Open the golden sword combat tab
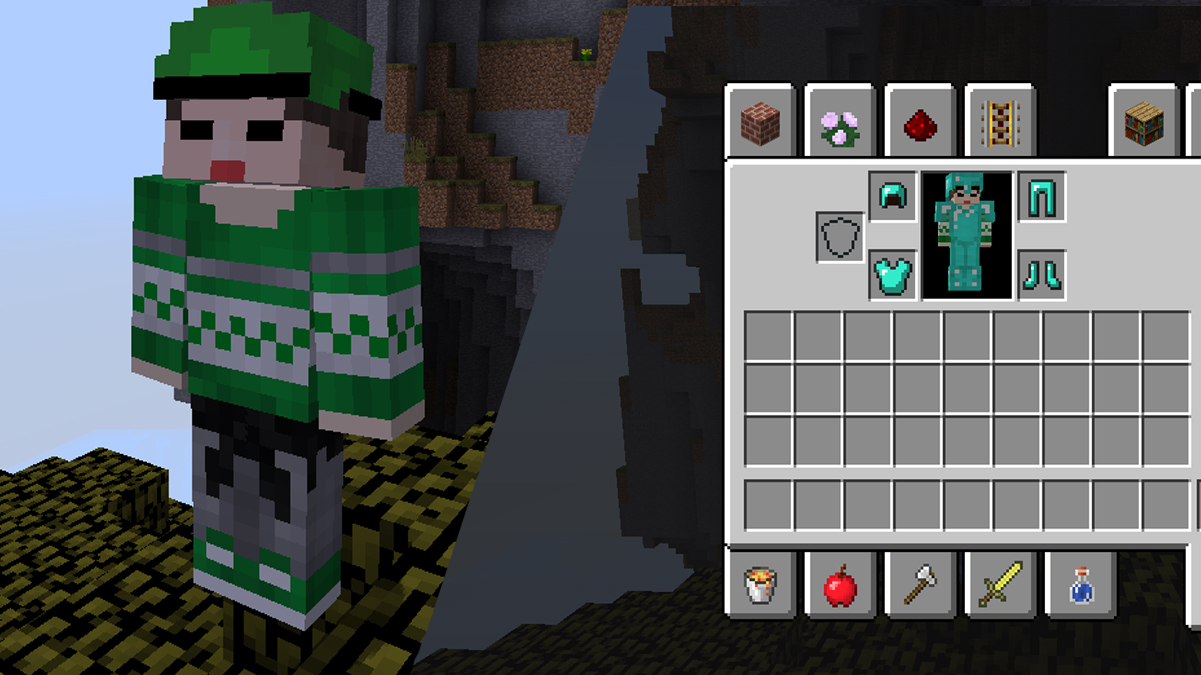Screen dimensions: 1201x675 (x=1000, y=585)
